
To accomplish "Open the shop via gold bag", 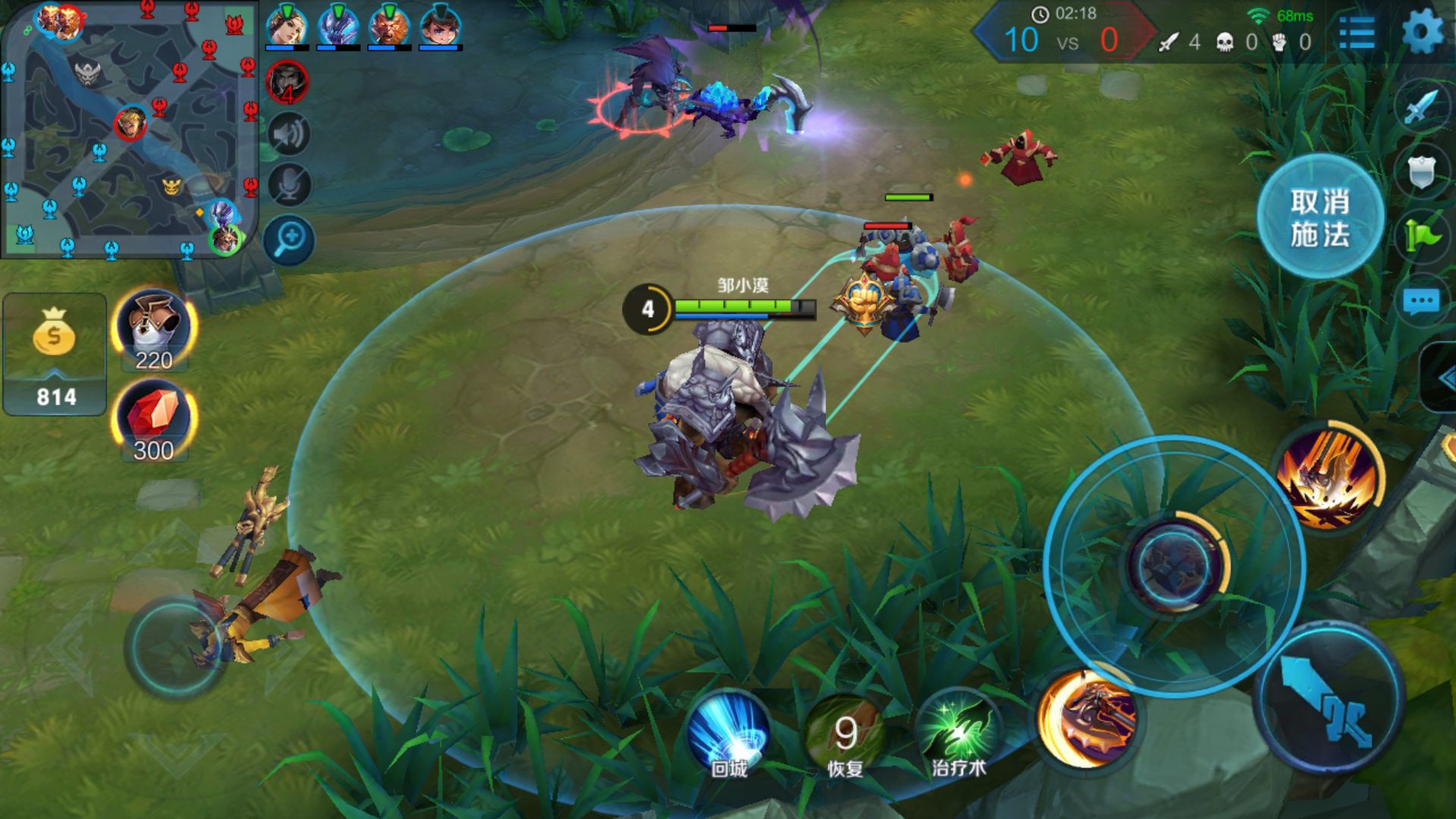I will coord(55,353).
